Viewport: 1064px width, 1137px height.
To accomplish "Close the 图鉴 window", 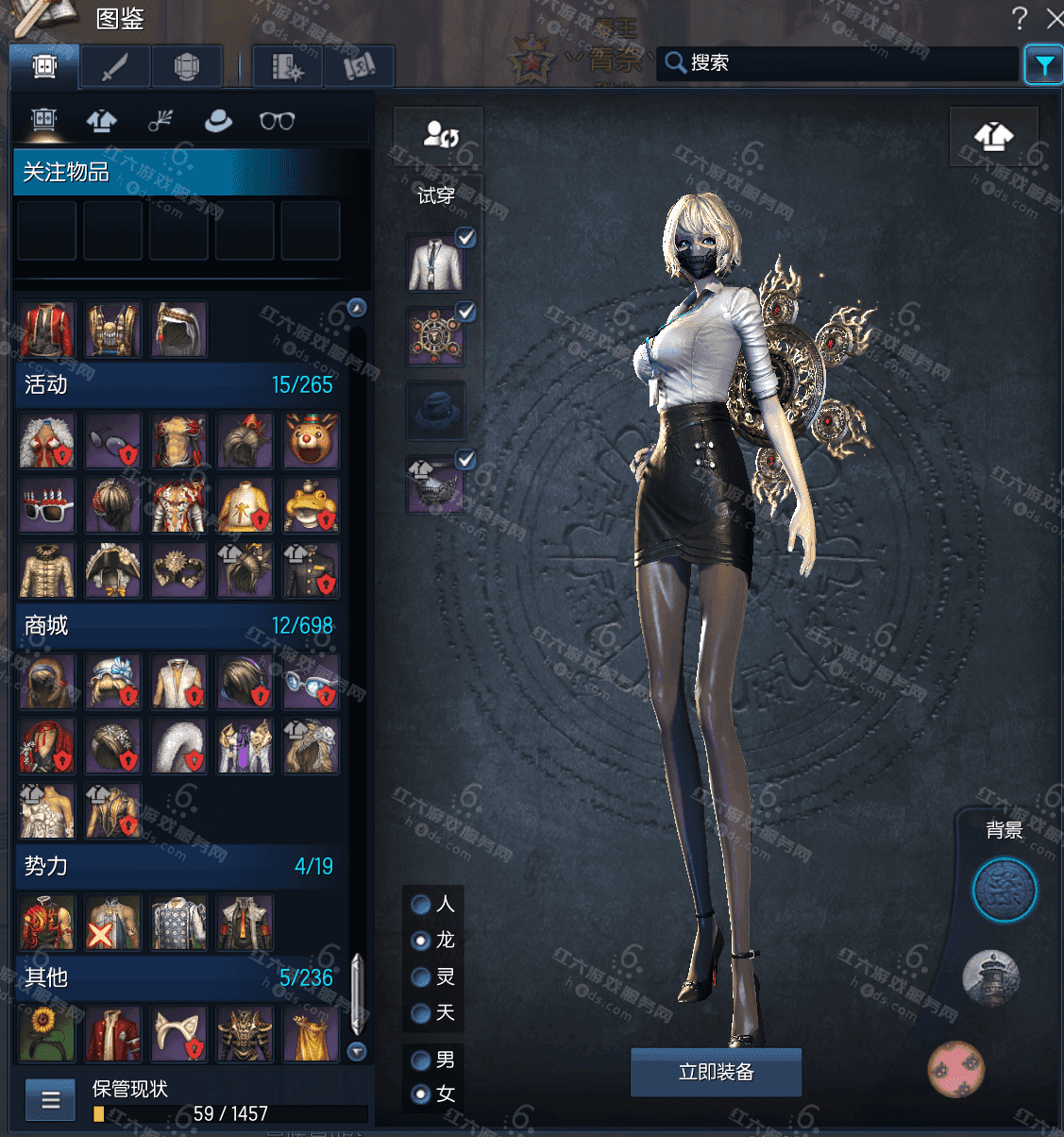I will (x=1056, y=18).
